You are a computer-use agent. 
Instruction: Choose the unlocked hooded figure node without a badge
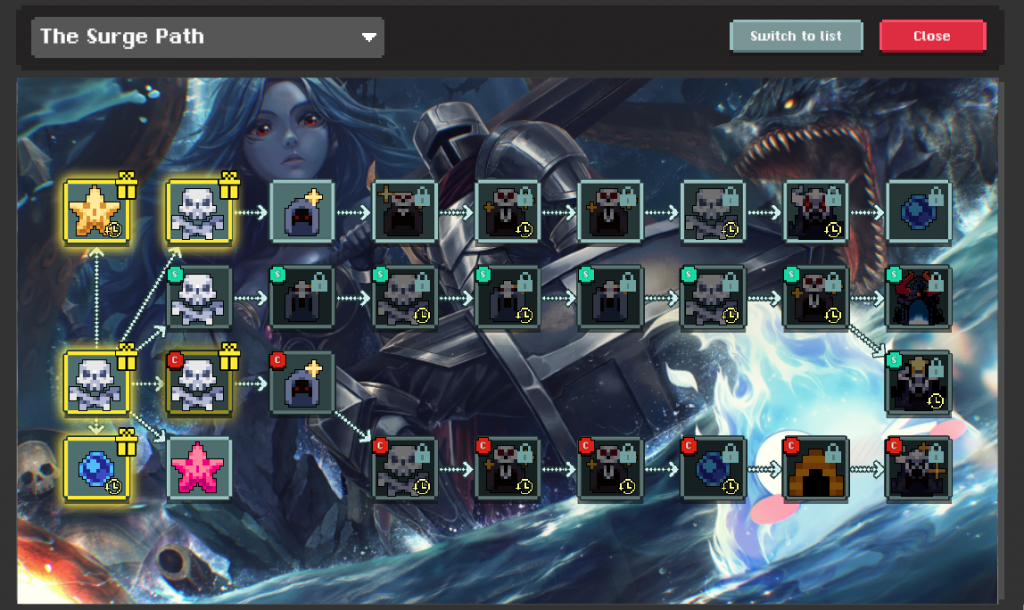[302, 212]
